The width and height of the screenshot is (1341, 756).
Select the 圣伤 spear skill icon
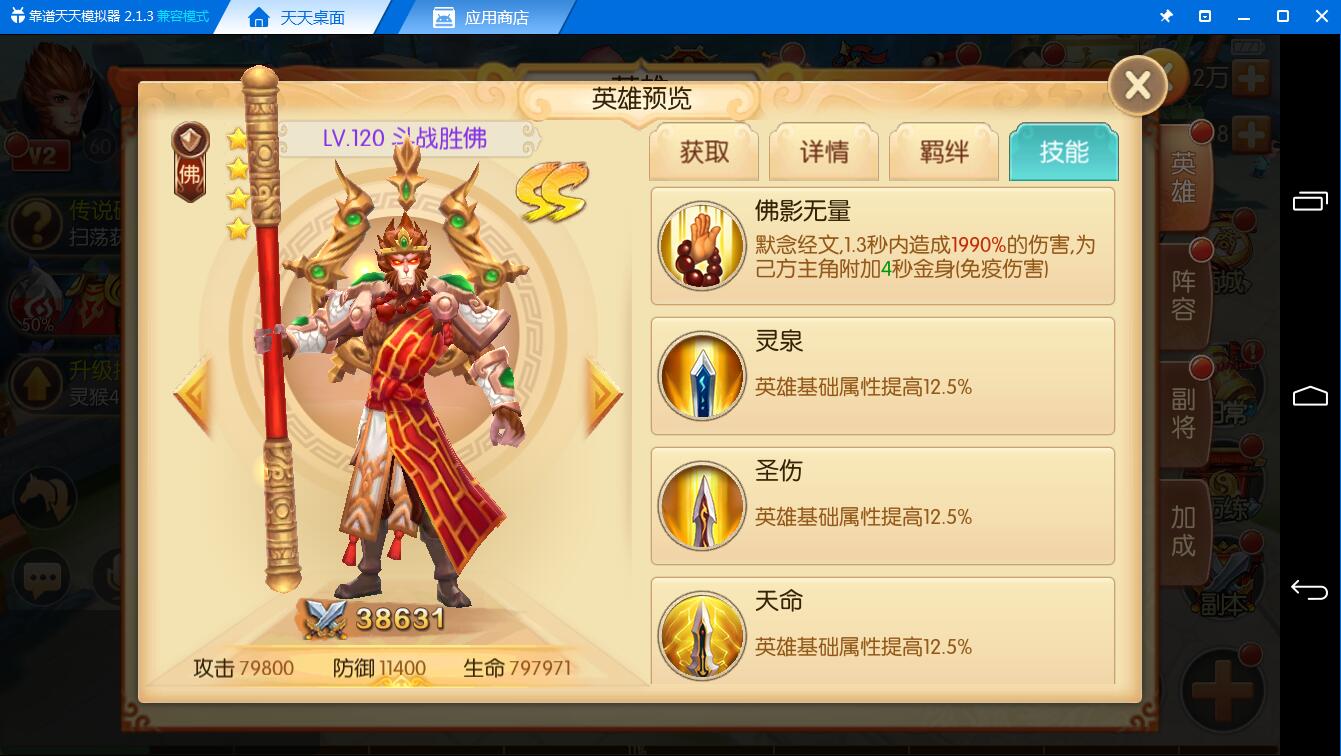pyautogui.click(x=702, y=506)
